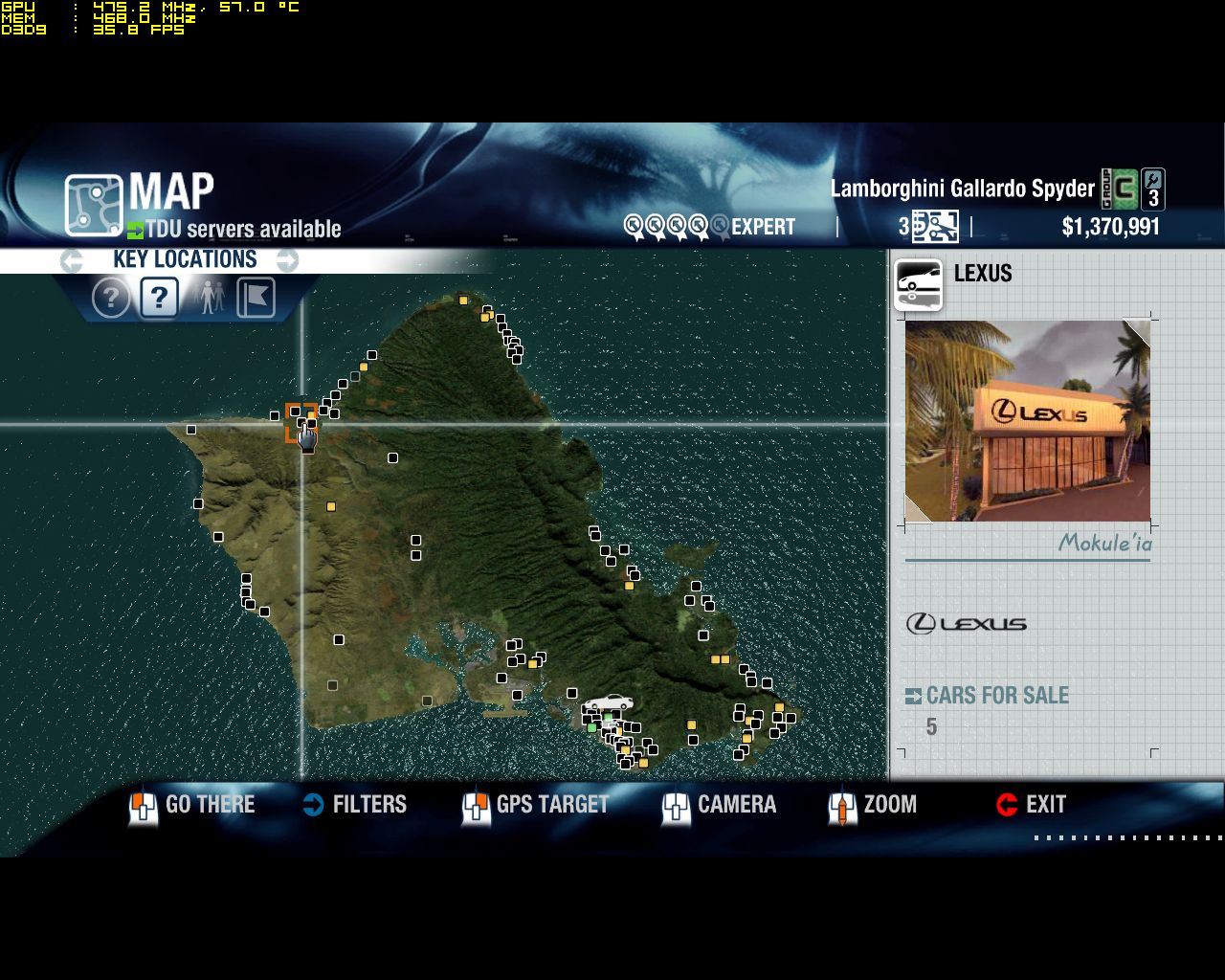1225x980 pixels.
Task: Exit the map screen
Action: click(x=1032, y=805)
